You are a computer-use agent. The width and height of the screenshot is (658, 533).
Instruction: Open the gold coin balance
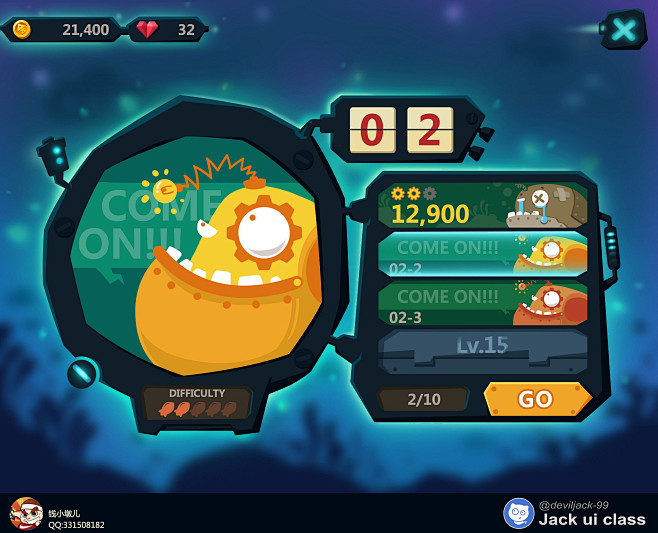64,30
